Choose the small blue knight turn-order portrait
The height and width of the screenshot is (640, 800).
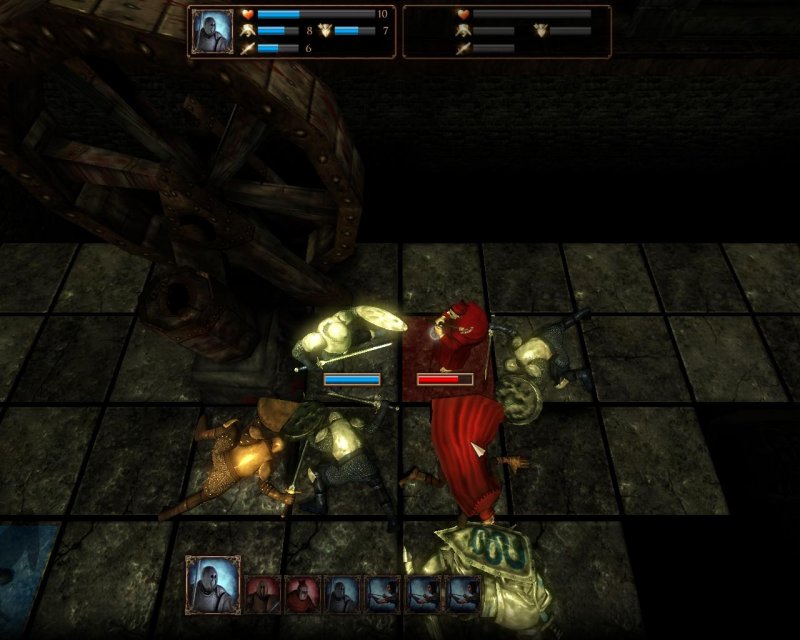tap(342, 594)
